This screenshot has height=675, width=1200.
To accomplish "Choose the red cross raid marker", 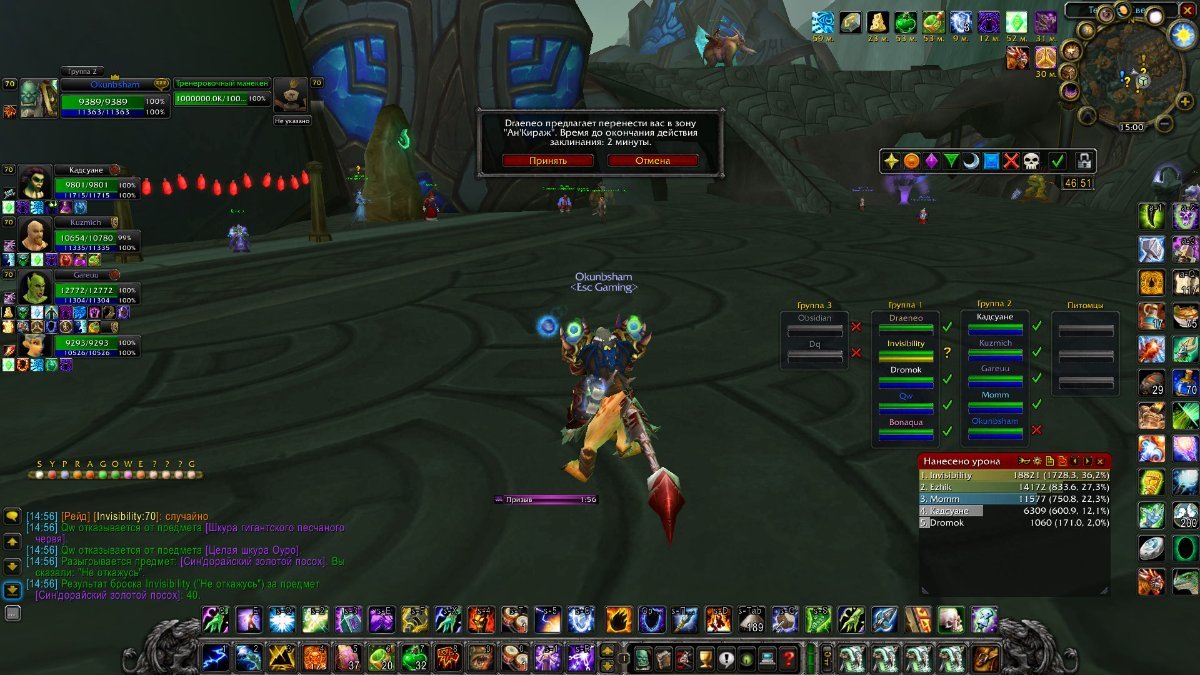I will (1011, 161).
